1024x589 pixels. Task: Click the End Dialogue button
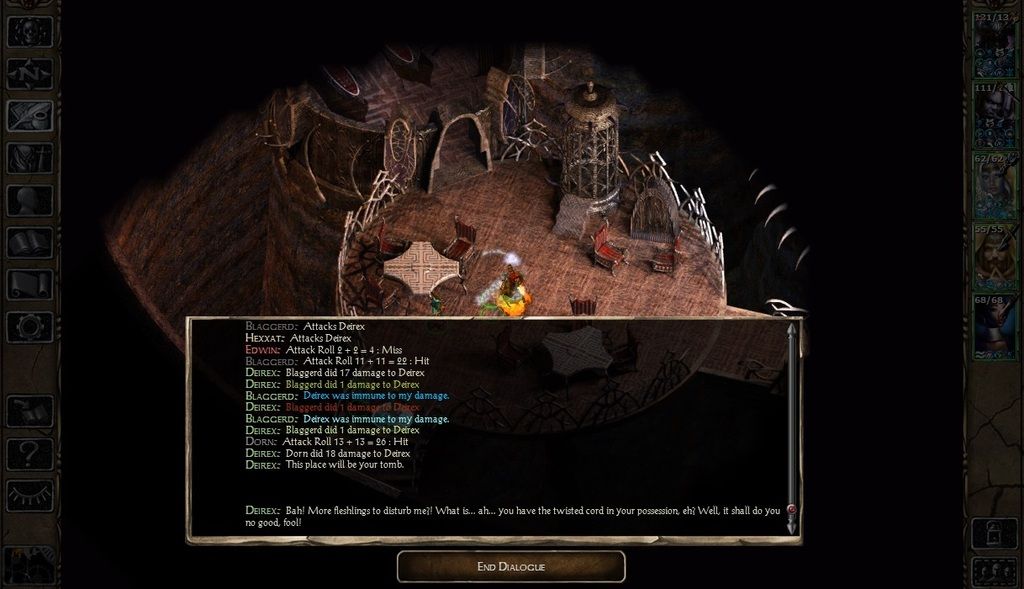[x=511, y=567]
